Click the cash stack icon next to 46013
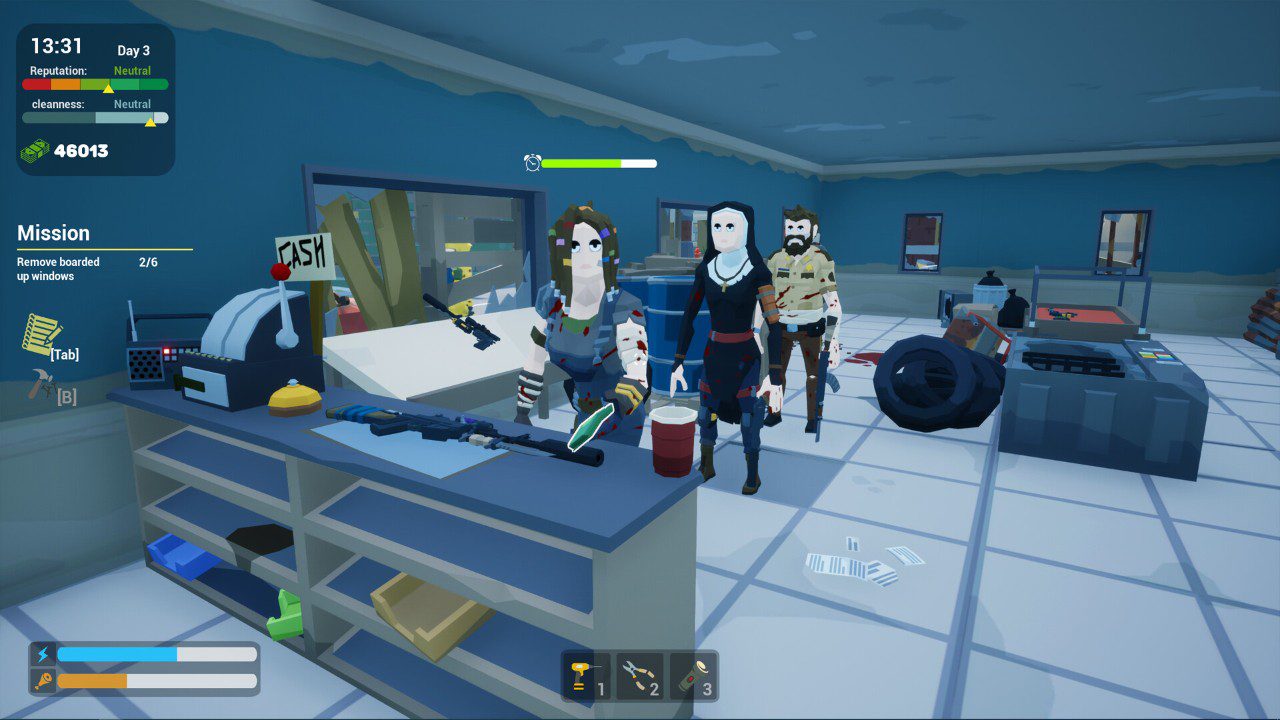Viewport: 1280px width, 720px height. (x=35, y=151)
